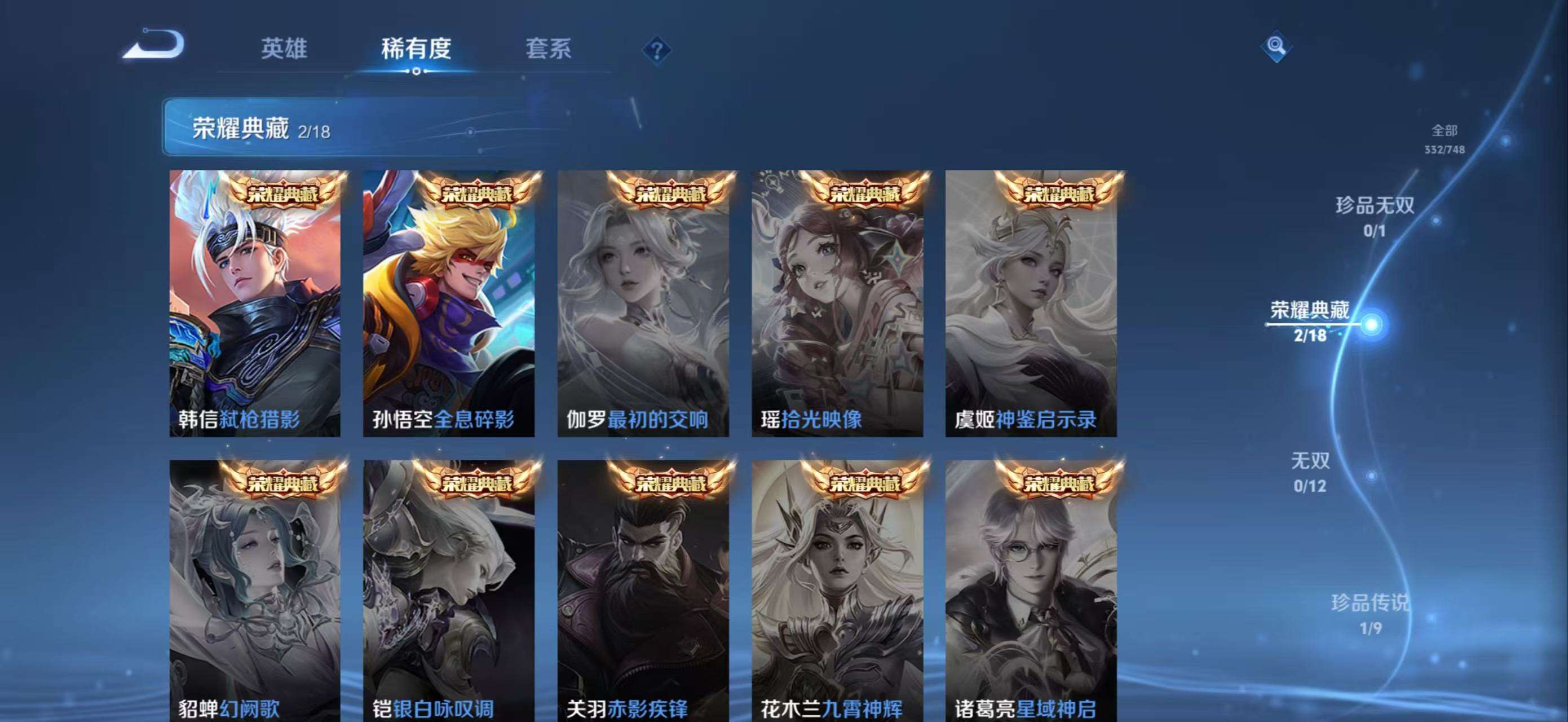Inspect the 虞姬 神鉴启示录 skin card
This screenshot has width=1568, height=722.
click(x=1031, y=303)
